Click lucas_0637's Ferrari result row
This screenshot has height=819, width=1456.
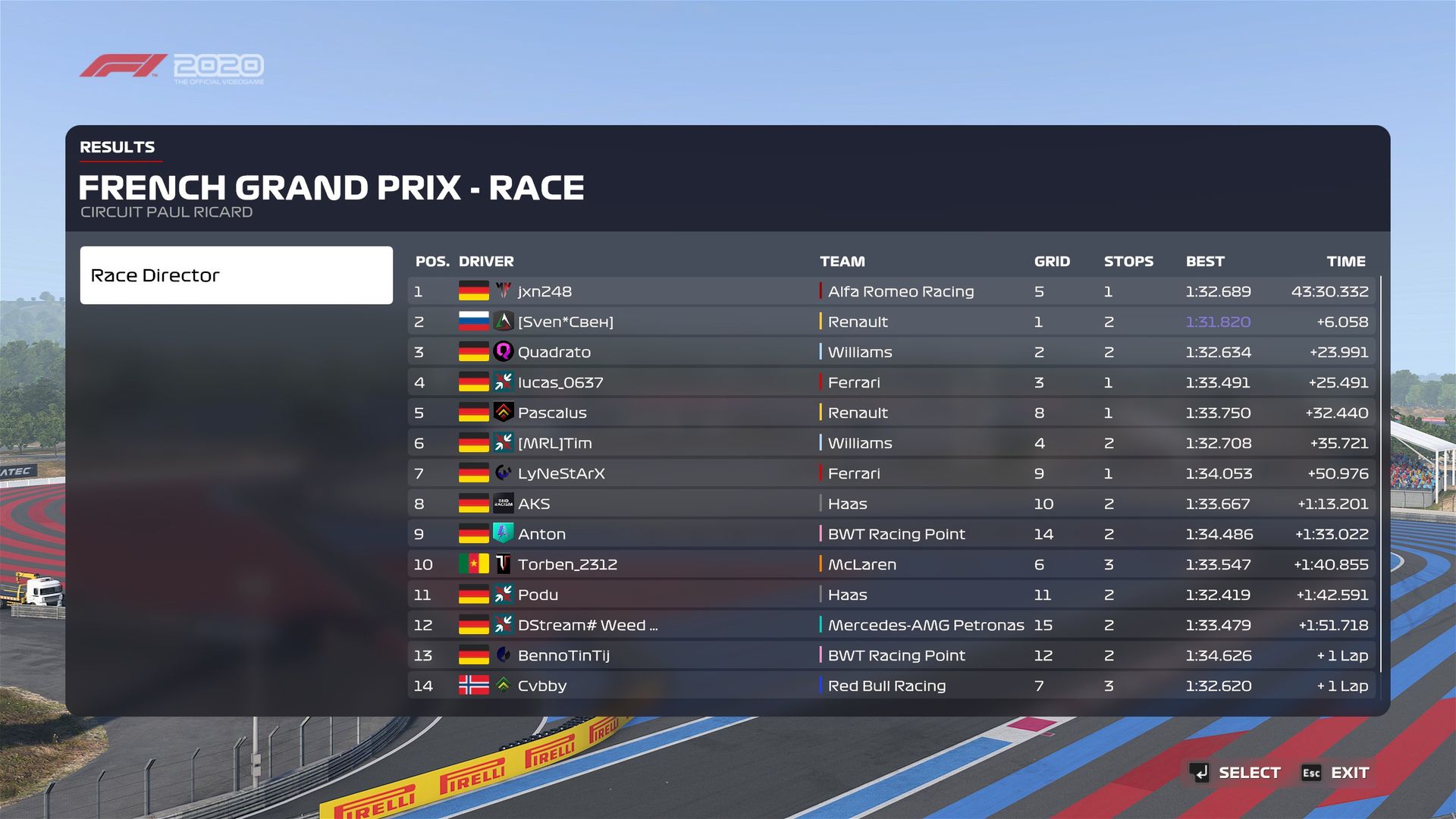(891, 382)
